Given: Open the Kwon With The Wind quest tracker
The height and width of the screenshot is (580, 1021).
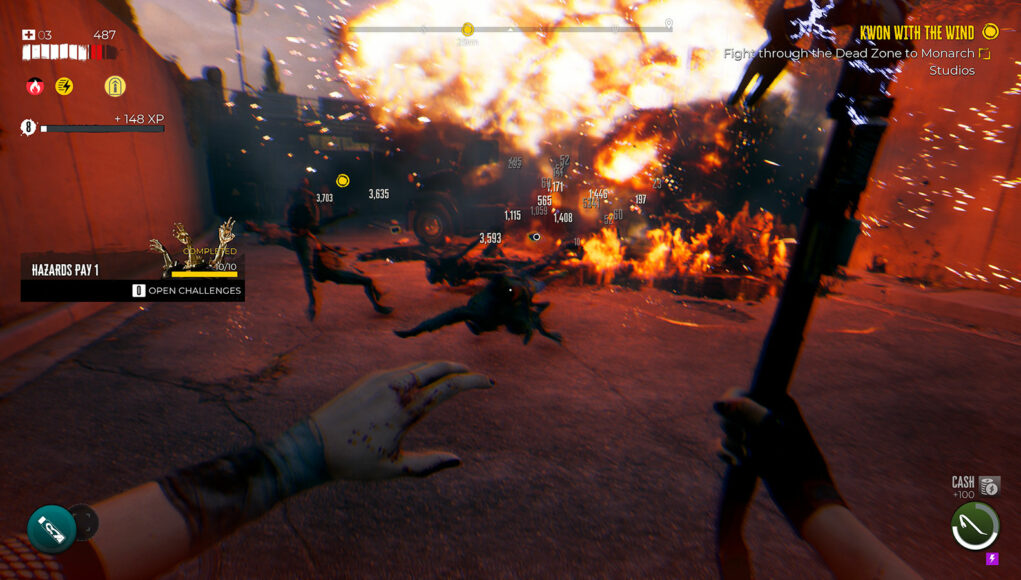Looking at the screenshot, I should 916,33.
